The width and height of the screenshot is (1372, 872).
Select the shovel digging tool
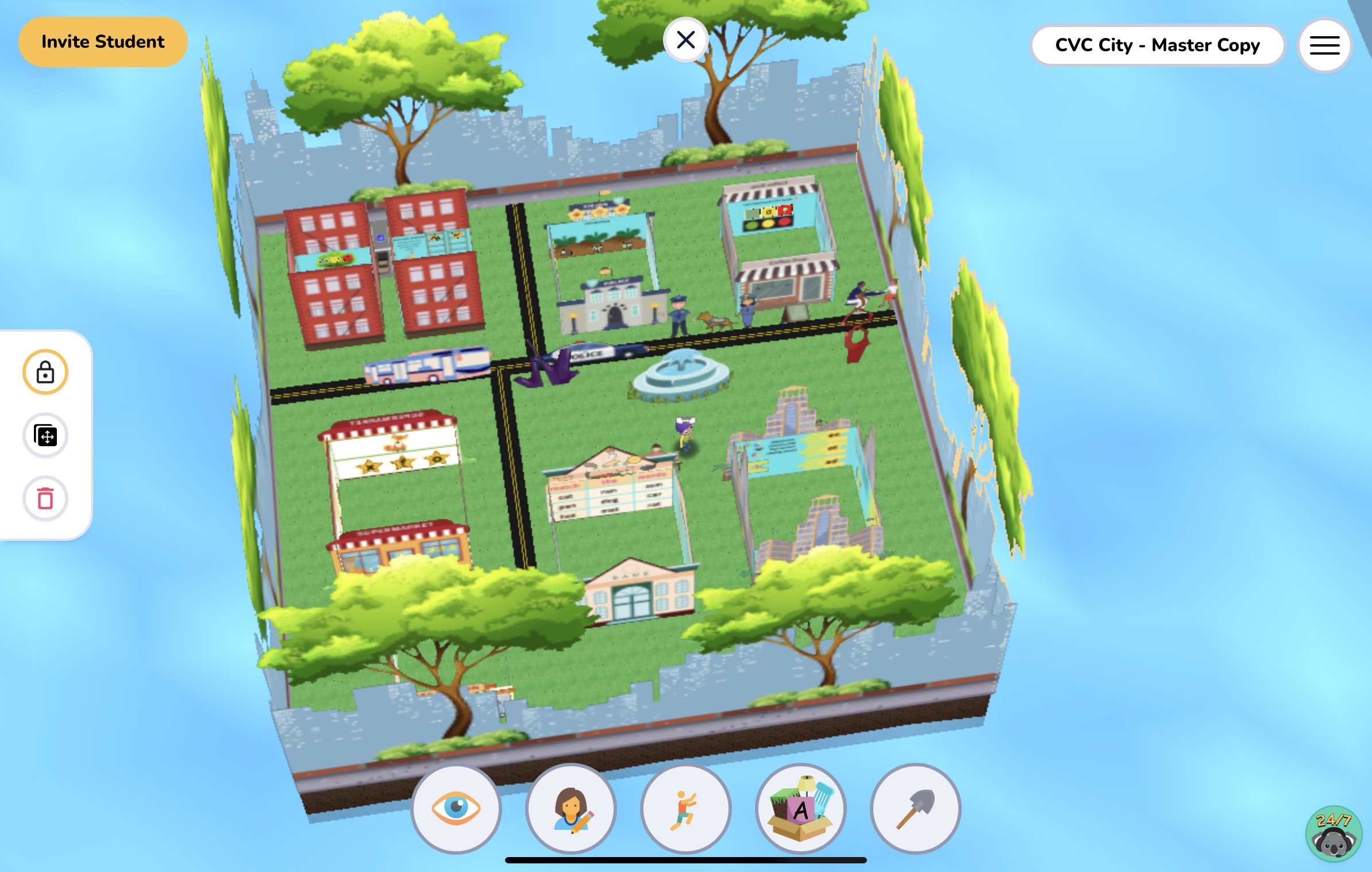tap(915, 809)
